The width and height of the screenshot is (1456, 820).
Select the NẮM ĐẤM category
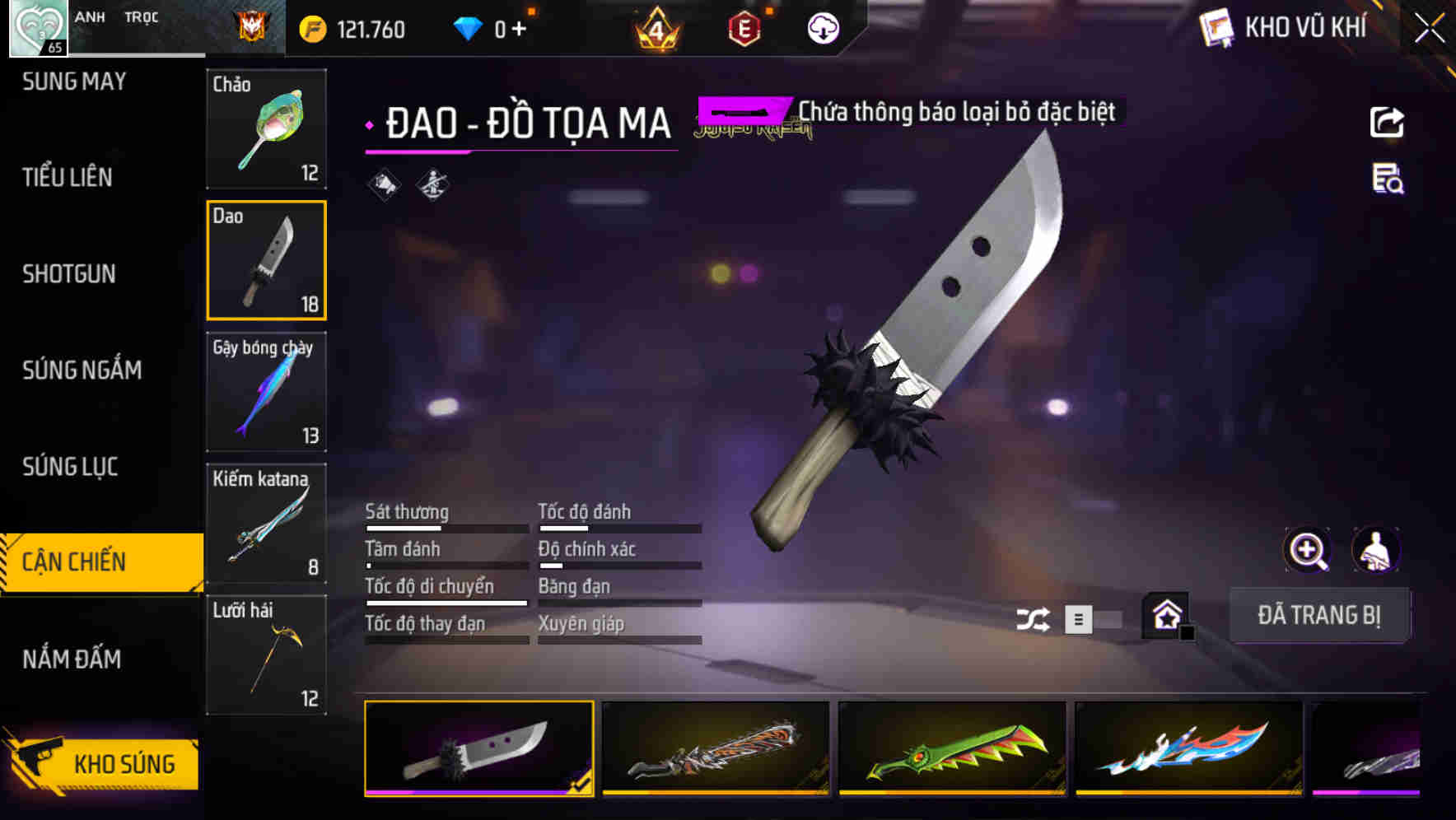click(x=76, y=659)
